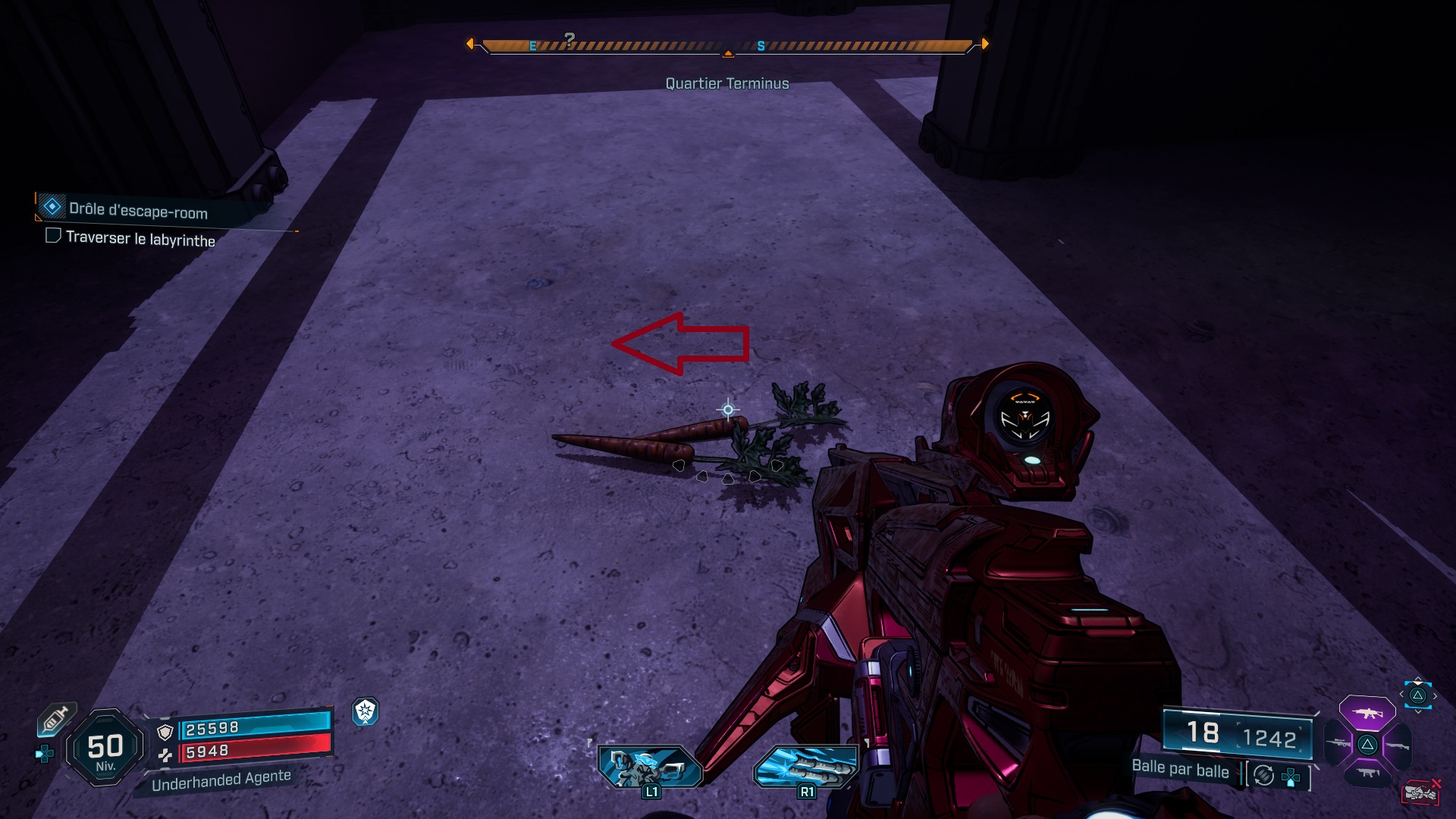Select the sniper rifle slot on weapon wheel
This screenshot has height=819, width=1456.
[x=1339, y=743]
